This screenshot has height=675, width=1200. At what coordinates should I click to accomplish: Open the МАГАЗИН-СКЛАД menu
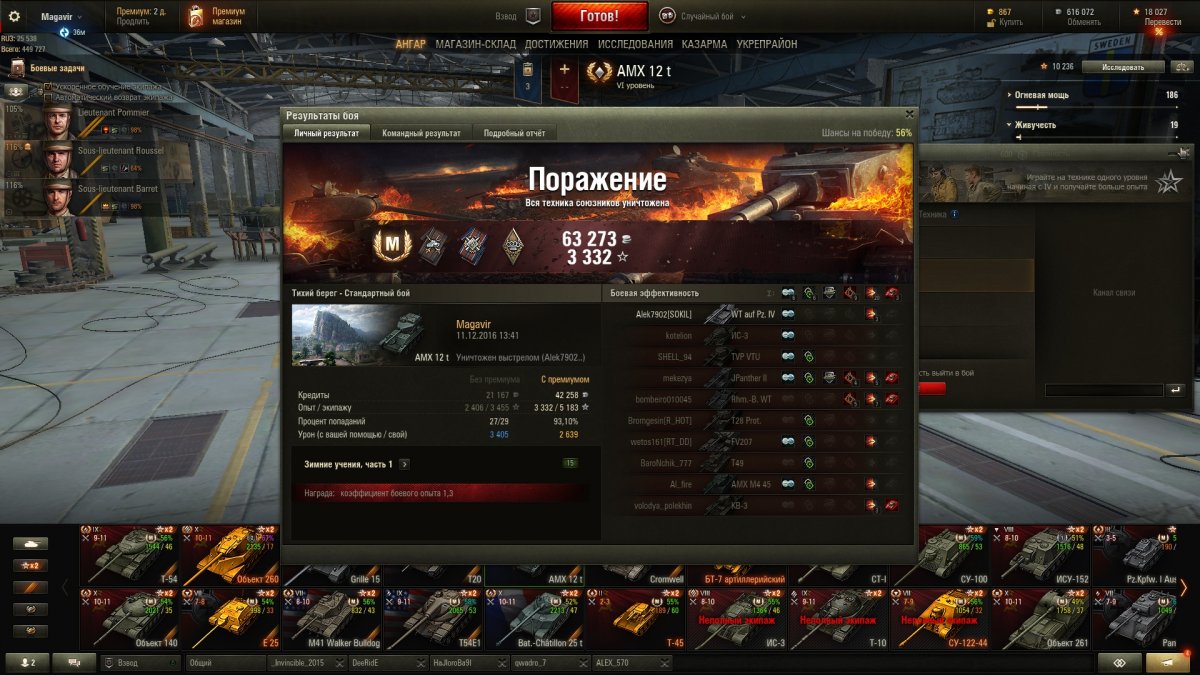pos(475,44)
